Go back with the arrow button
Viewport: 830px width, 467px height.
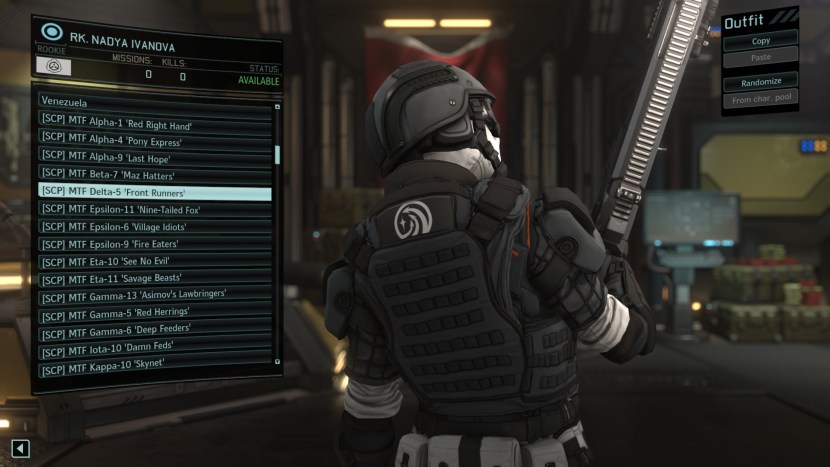(x=21, y=449)
